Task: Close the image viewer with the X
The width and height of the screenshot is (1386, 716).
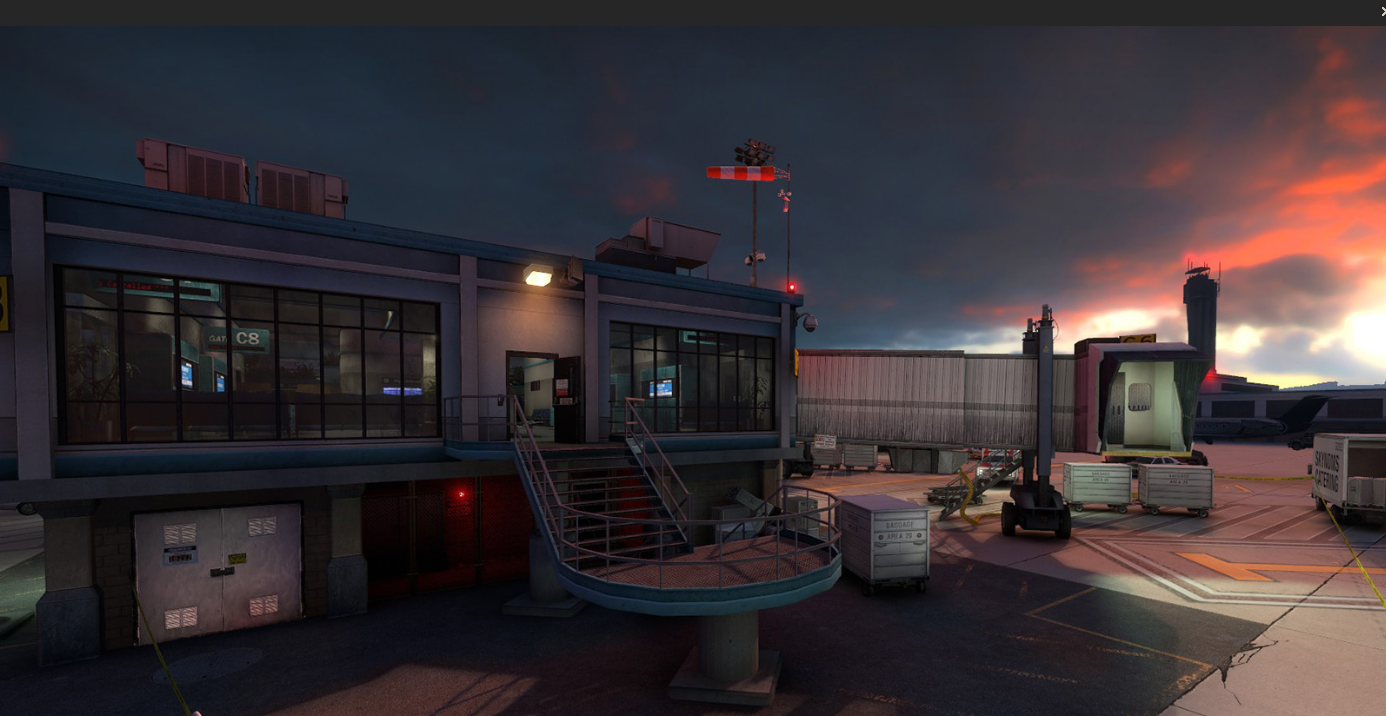Action: coord(1382,11)
